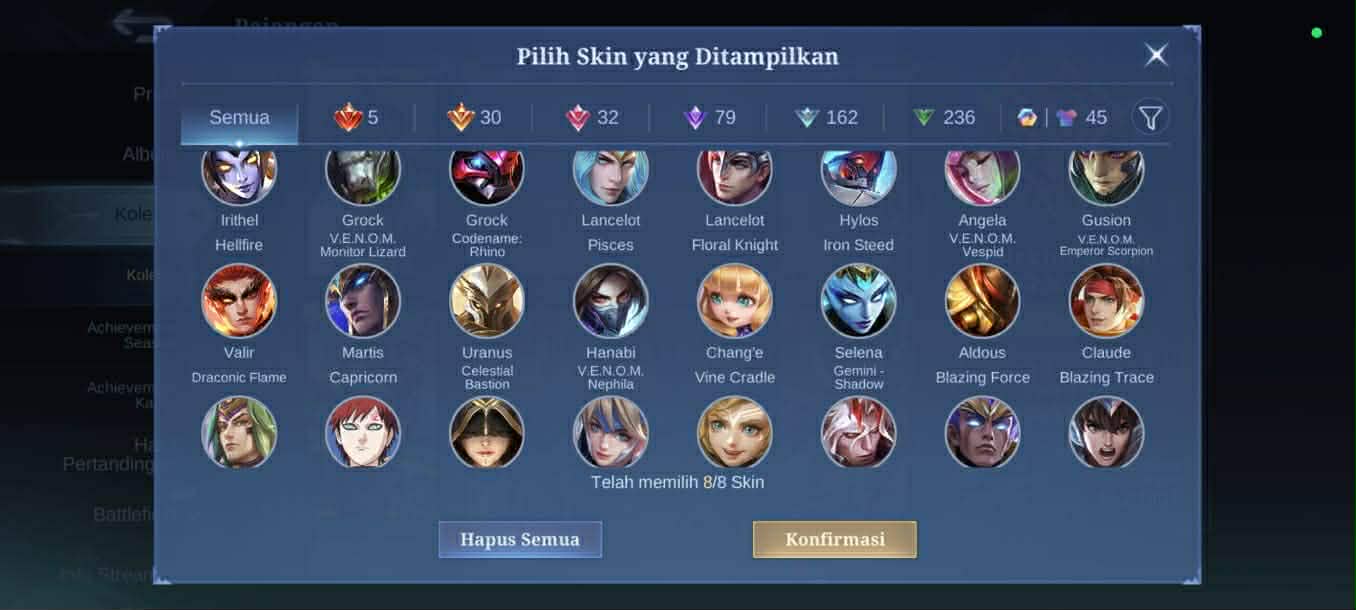Filter by the tier with 5 skins
The height and width of the screenshot is (610, 1356).
(357, 118)
